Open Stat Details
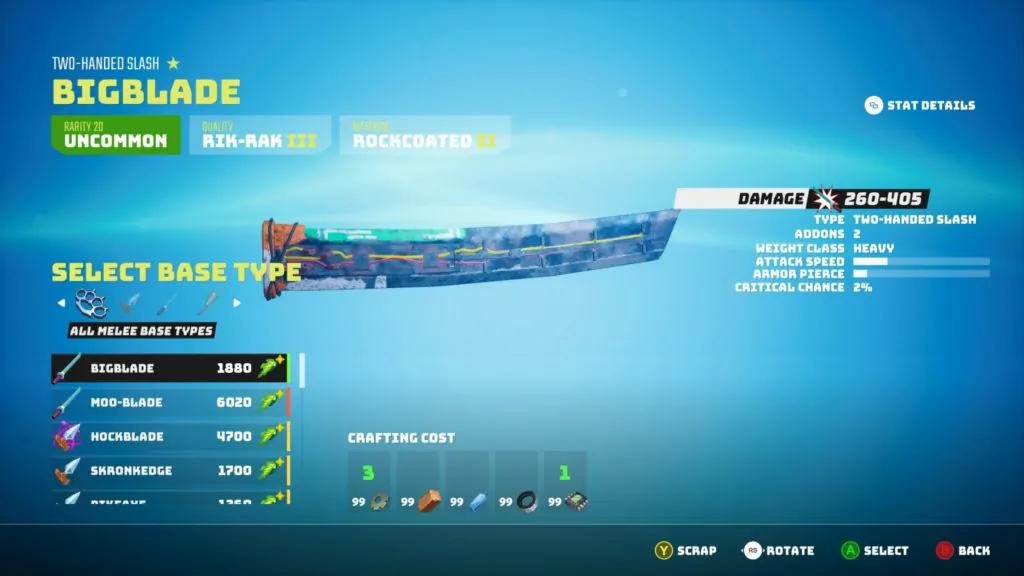Viewport: 1024px width, 576px height. click(919, 105)
